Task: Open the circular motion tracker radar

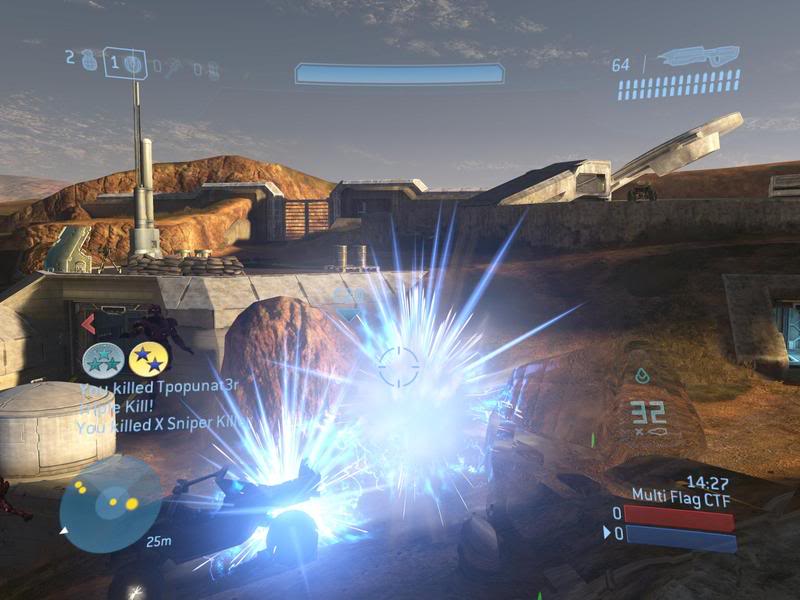Action: click(110, 504)
